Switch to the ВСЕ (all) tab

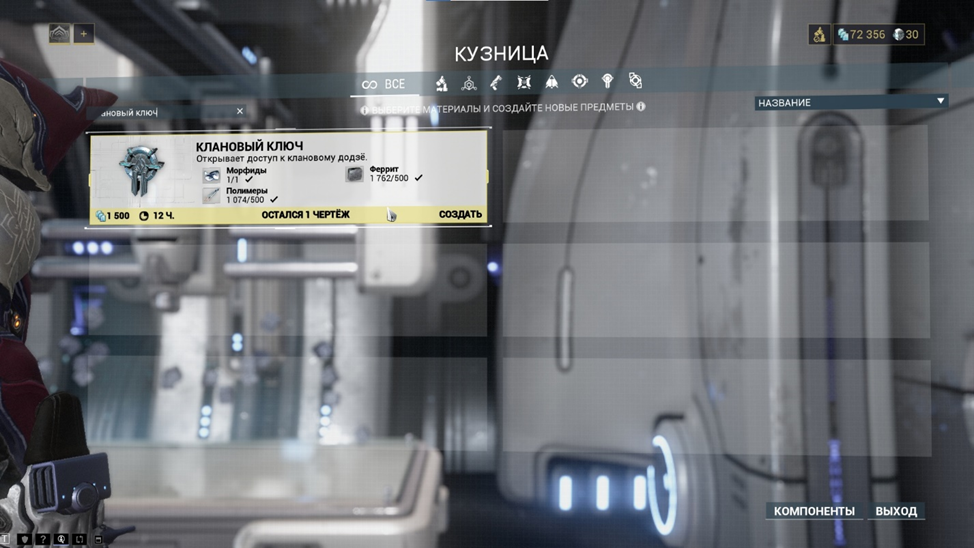pyautogui.click(x=384, y=84)
